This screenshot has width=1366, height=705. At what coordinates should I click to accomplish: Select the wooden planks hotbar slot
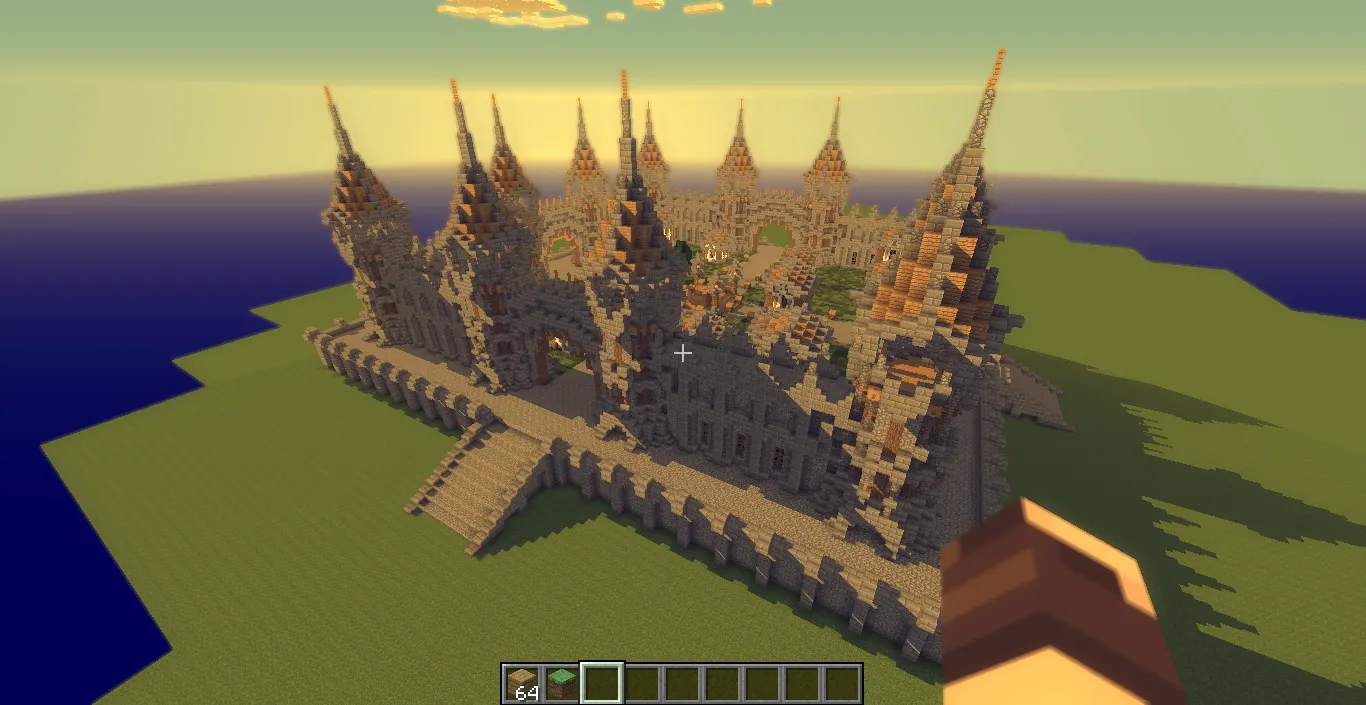pyautogui.click(x=521, y=683)
